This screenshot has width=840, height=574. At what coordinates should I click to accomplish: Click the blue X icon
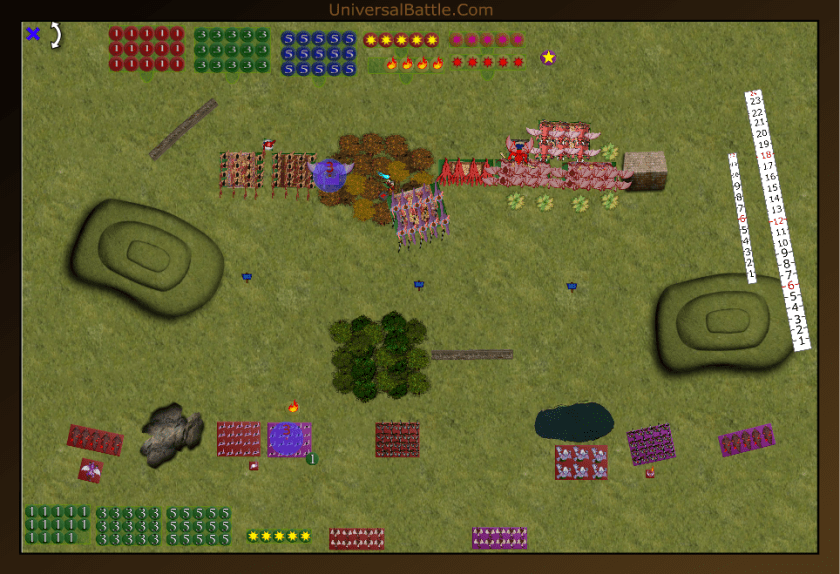(x=33, y=34)
